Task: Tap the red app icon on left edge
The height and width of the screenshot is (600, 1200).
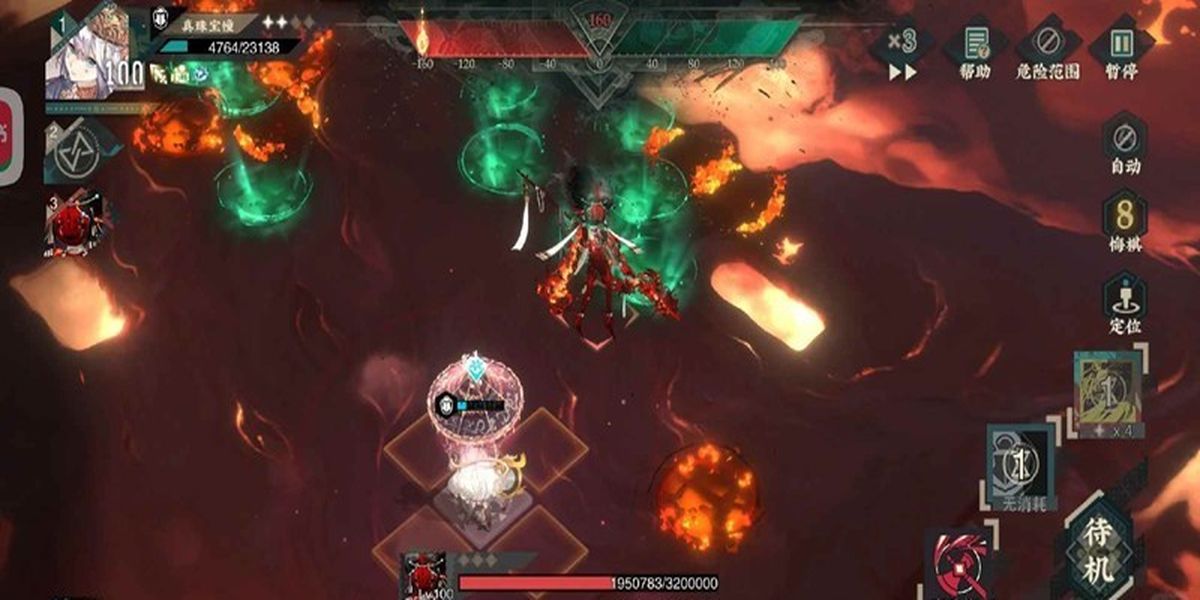Action: coord(9,135)
